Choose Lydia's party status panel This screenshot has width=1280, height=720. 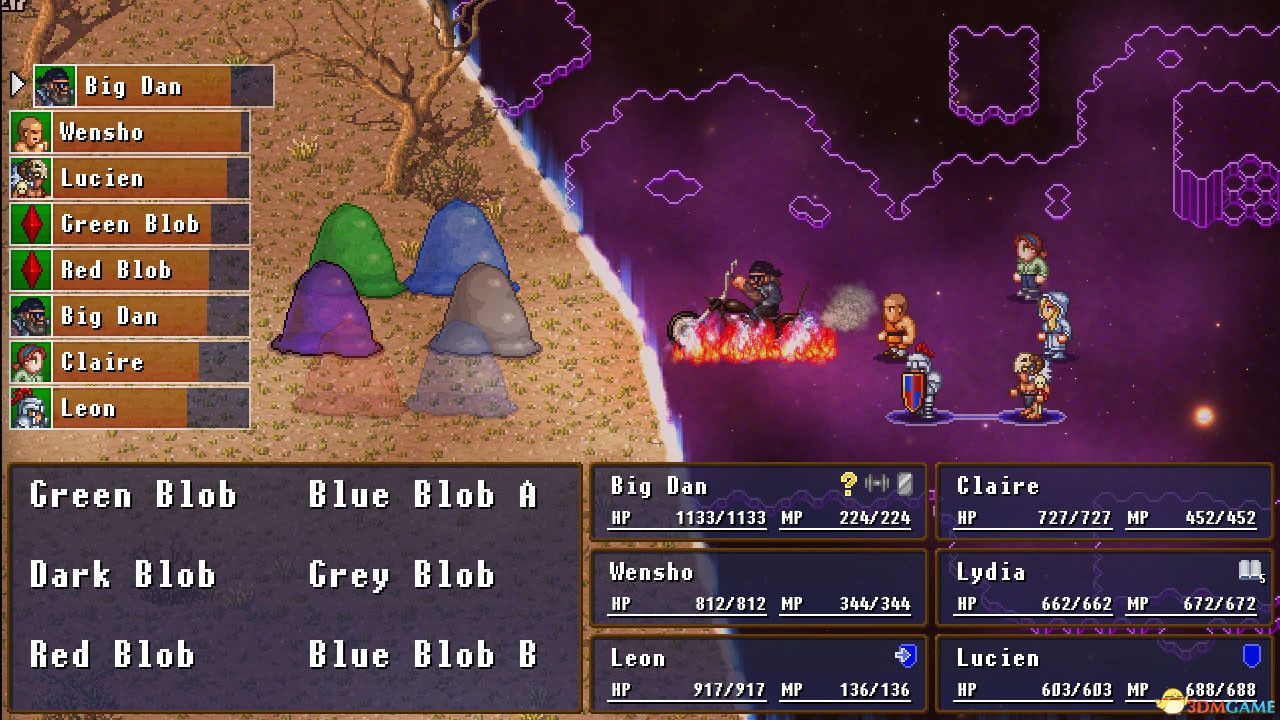click(1105, 587)
